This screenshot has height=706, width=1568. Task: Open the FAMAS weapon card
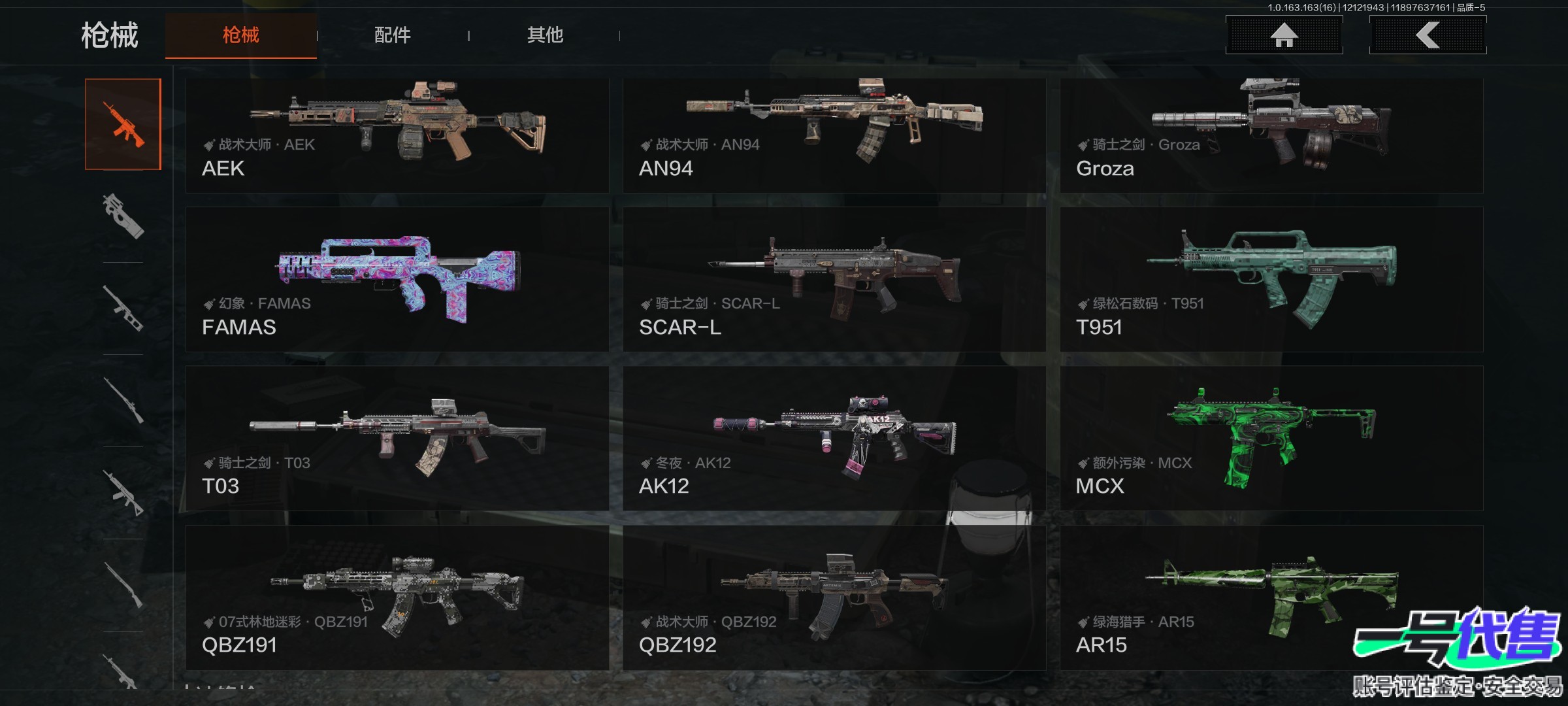pyautogui.click(x=397, y=280)
